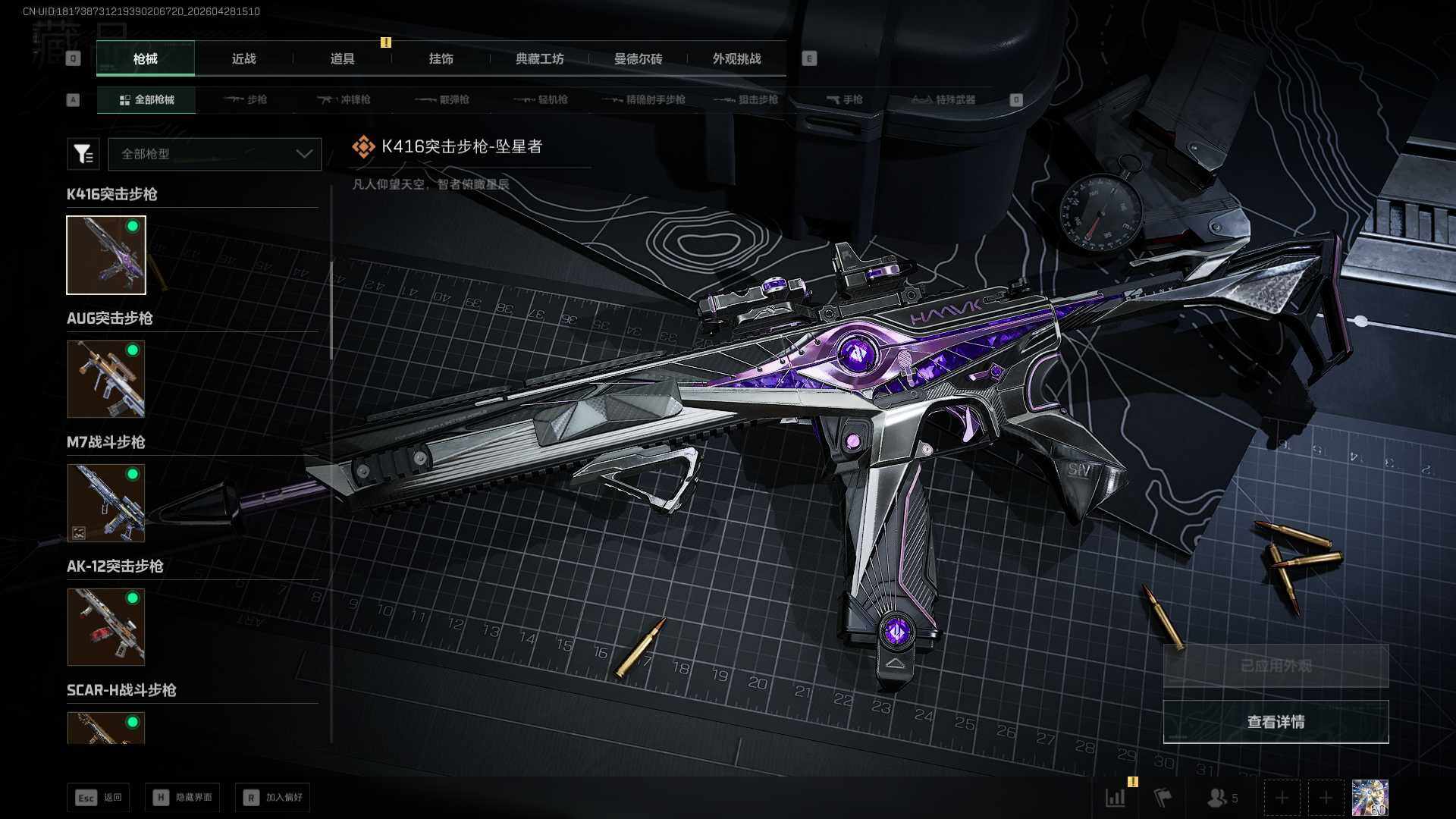Click the filter funnel icon button
Image resolution: width=1456 pixels, height=819 pixels.
[x=83, y=154]
